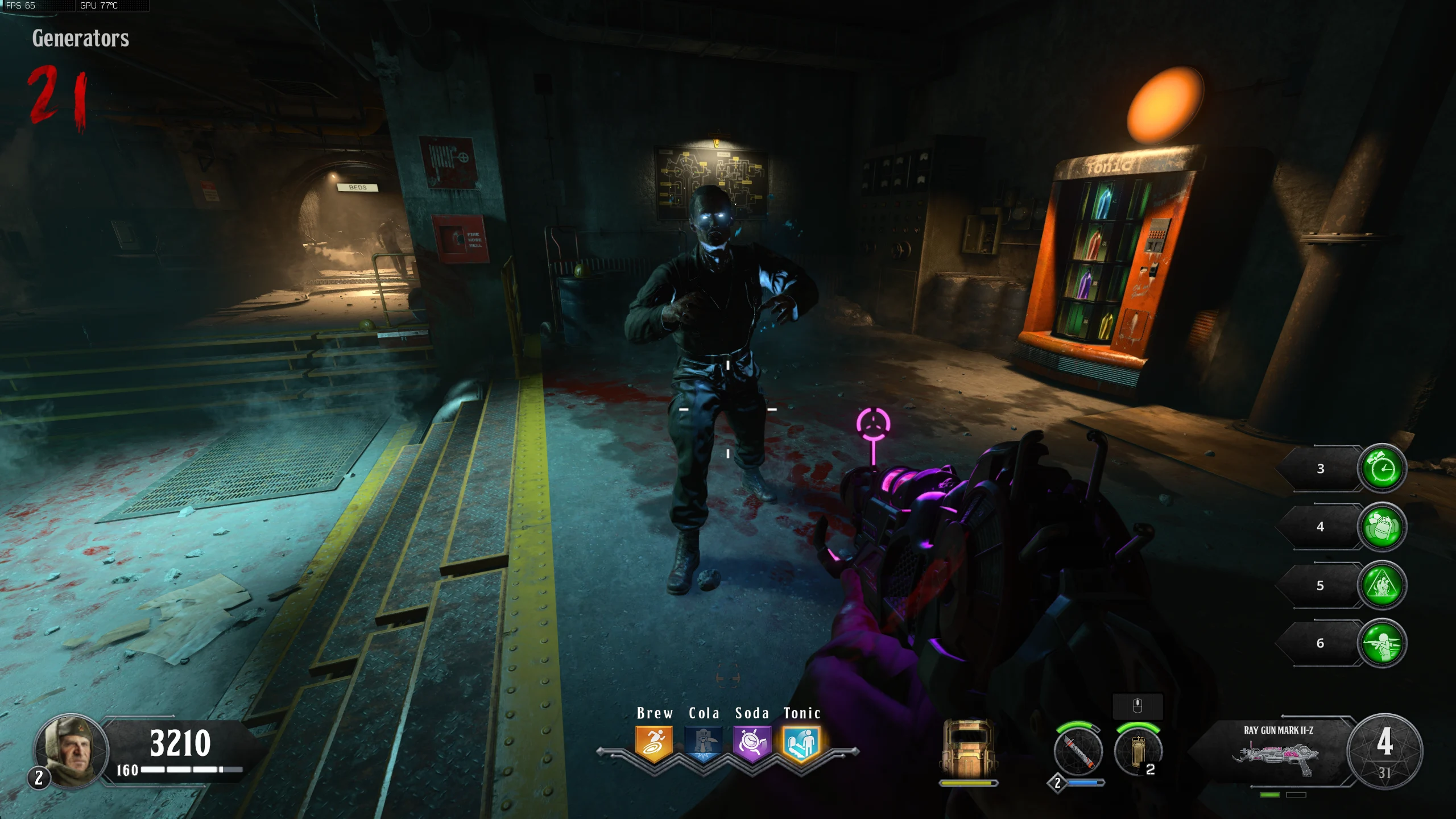This screenshot has width=1456, height=819.
Task: Activate the grenade elixir
Action: point(1382,527)
